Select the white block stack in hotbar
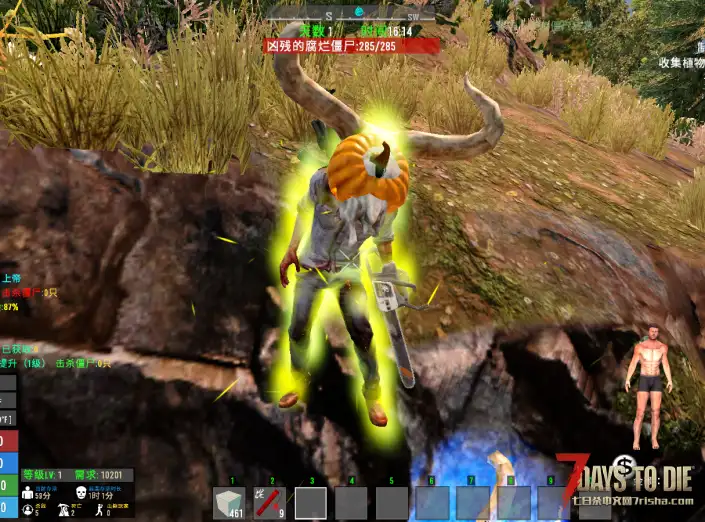Screen dimensions: 705x522 pos(229,503)
